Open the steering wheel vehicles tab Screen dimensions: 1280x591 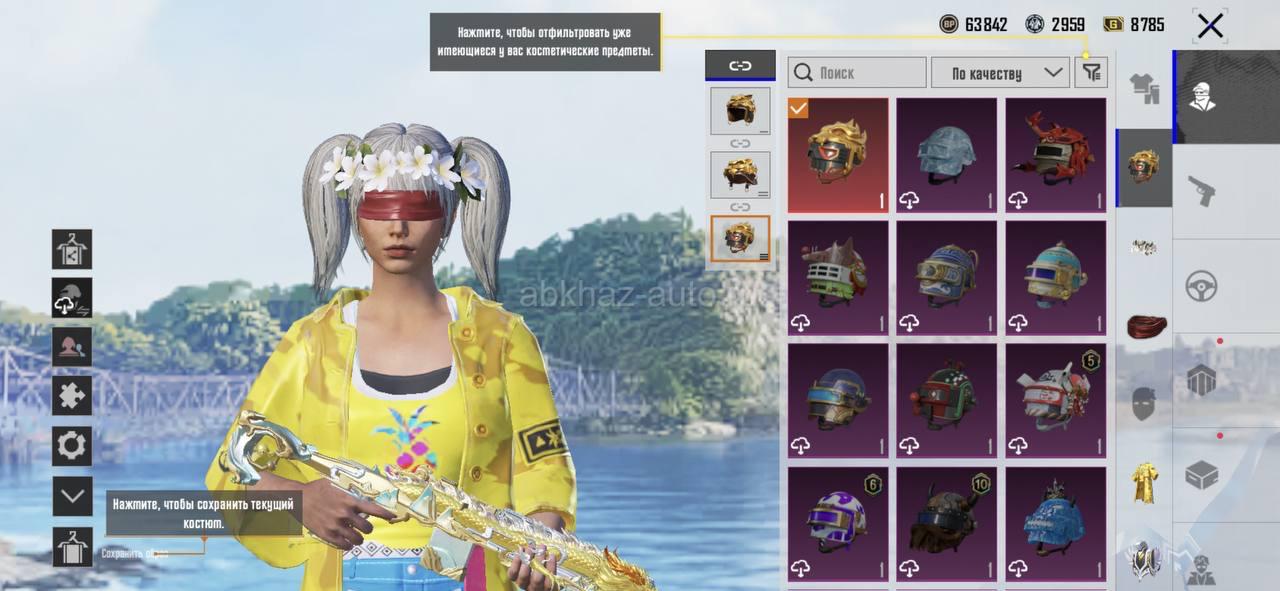1201,286
